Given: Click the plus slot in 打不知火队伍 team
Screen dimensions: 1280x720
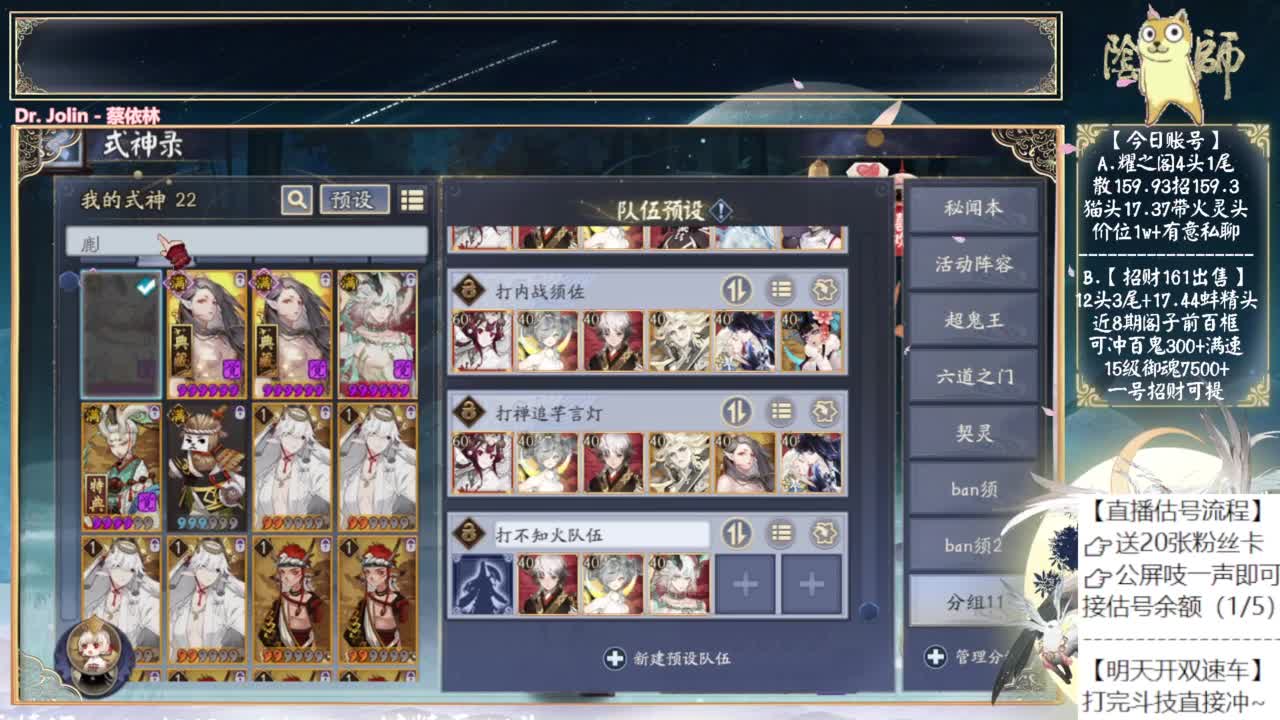Looking at the screenshot, I should coord(744,582).
